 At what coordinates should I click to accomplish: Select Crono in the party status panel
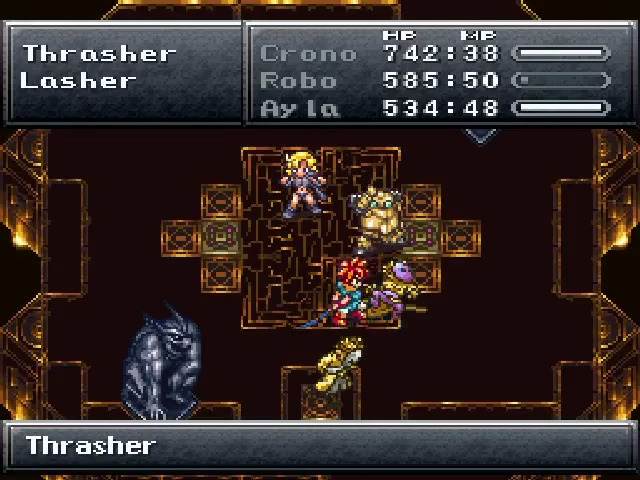[307, 54]
